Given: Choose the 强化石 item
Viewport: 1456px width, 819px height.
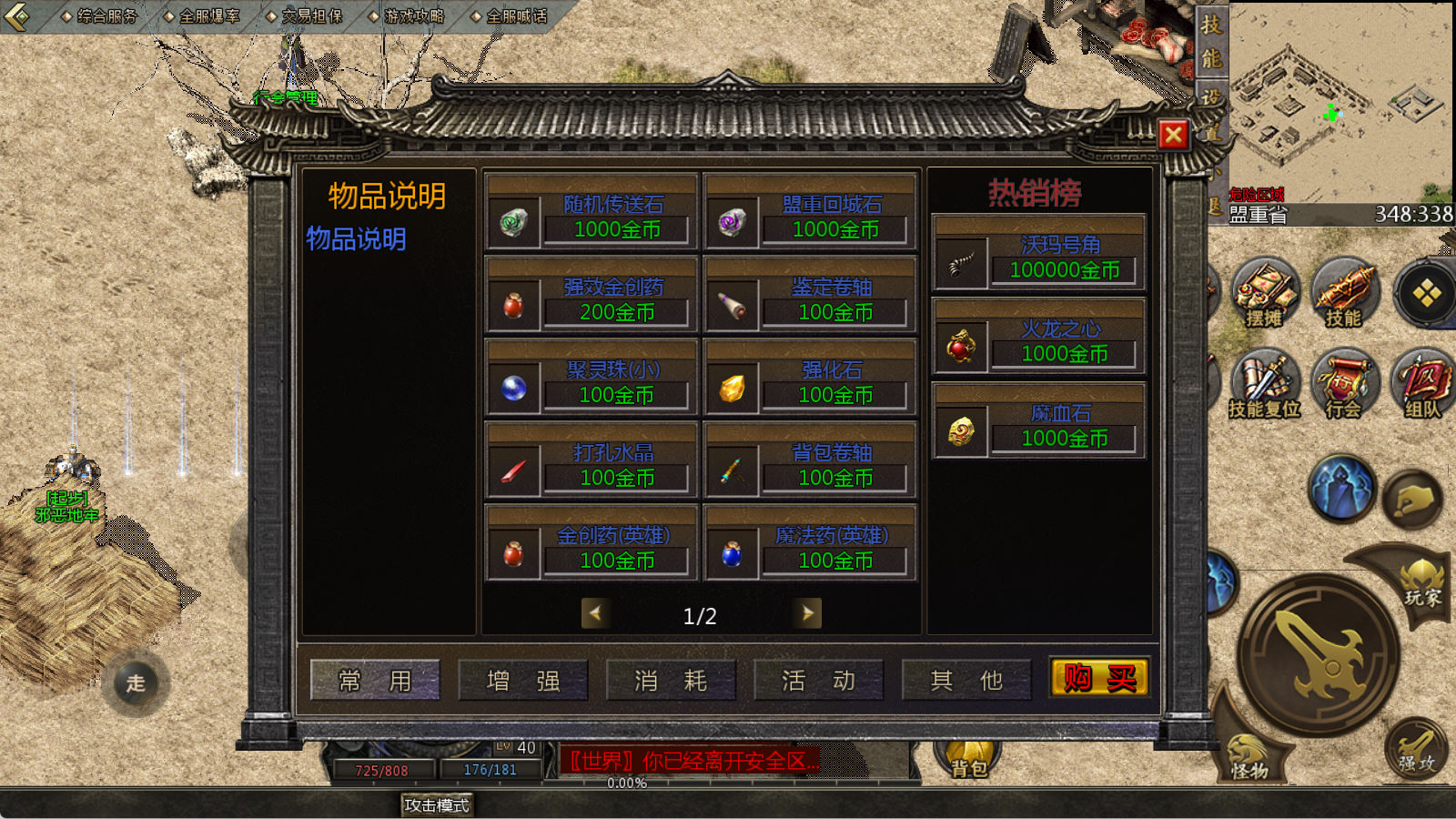Looking at the screenshot, I should click(x=810, y=379).
